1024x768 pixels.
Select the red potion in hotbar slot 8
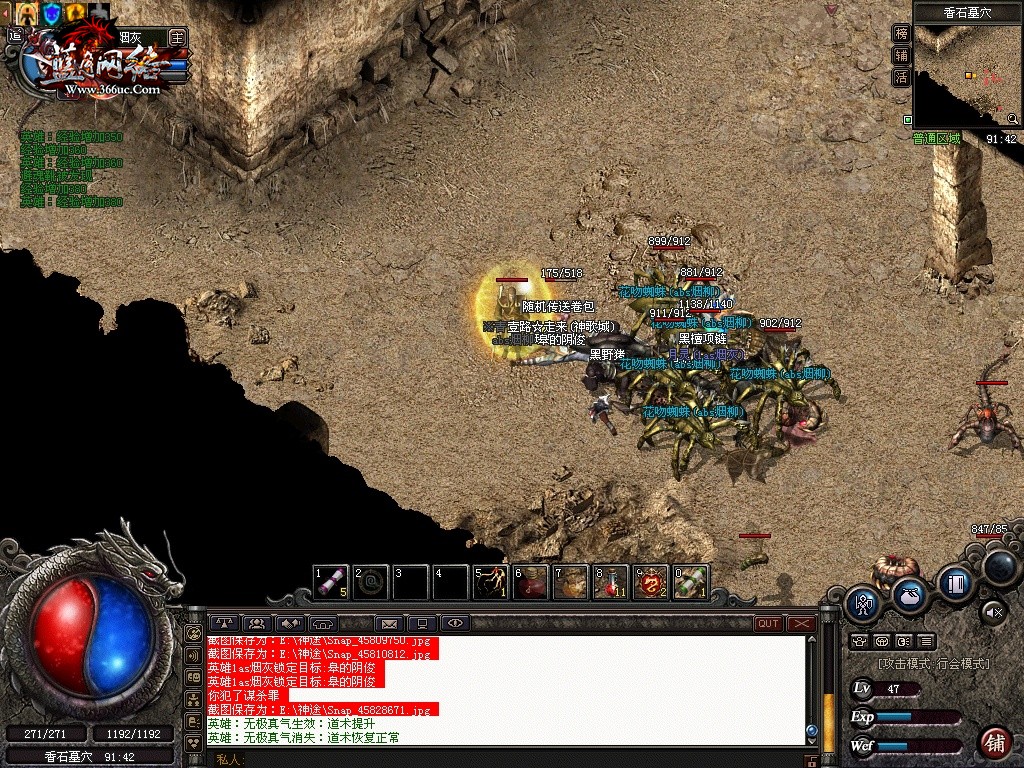pos(611,581)
